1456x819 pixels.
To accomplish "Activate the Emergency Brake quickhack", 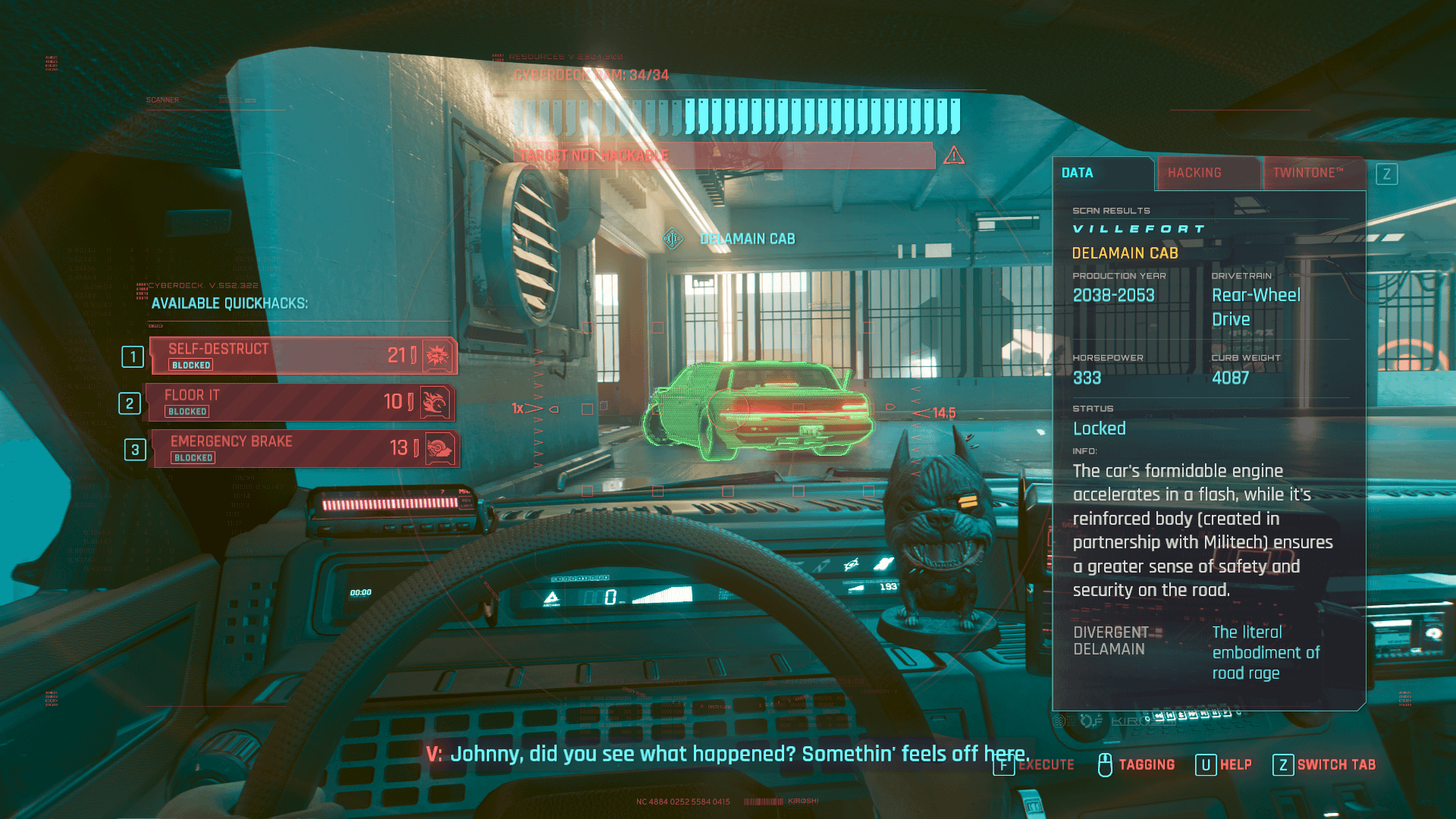I will [304, 448].
